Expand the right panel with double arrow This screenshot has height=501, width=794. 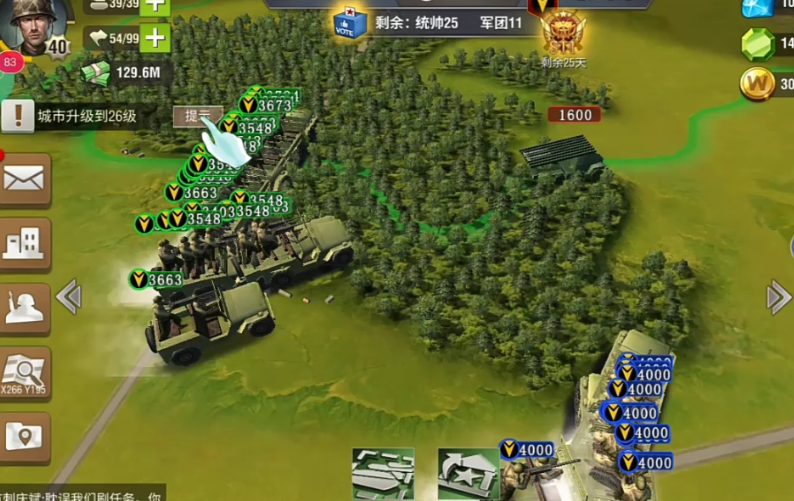click(x=778, y=297)
